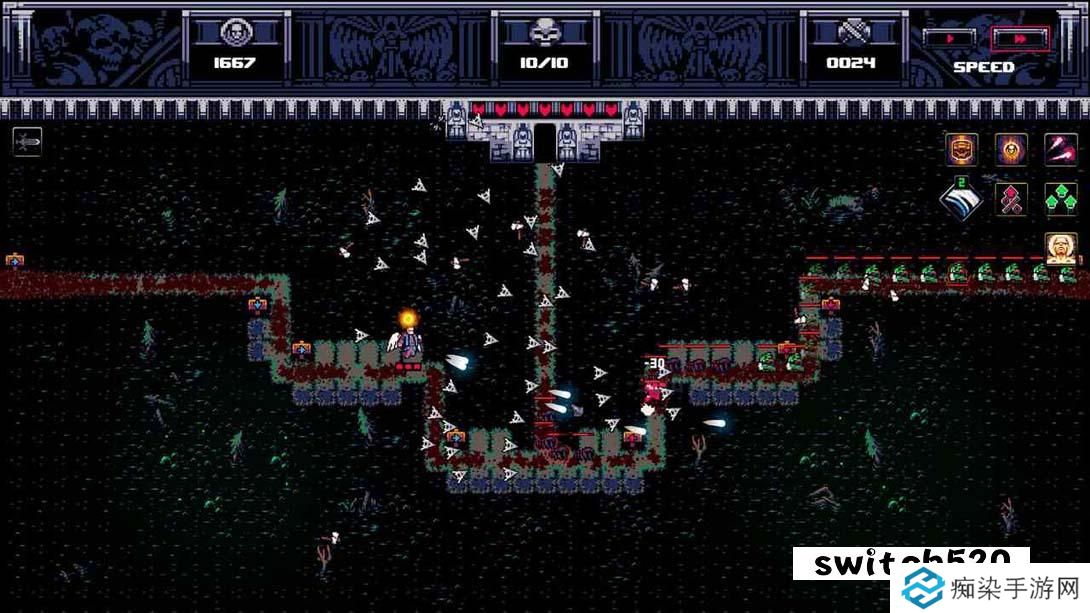Use the blue wave diamond ability
Image resolution: width=1090 pixels, height=613 pixels.
[961, 199]
